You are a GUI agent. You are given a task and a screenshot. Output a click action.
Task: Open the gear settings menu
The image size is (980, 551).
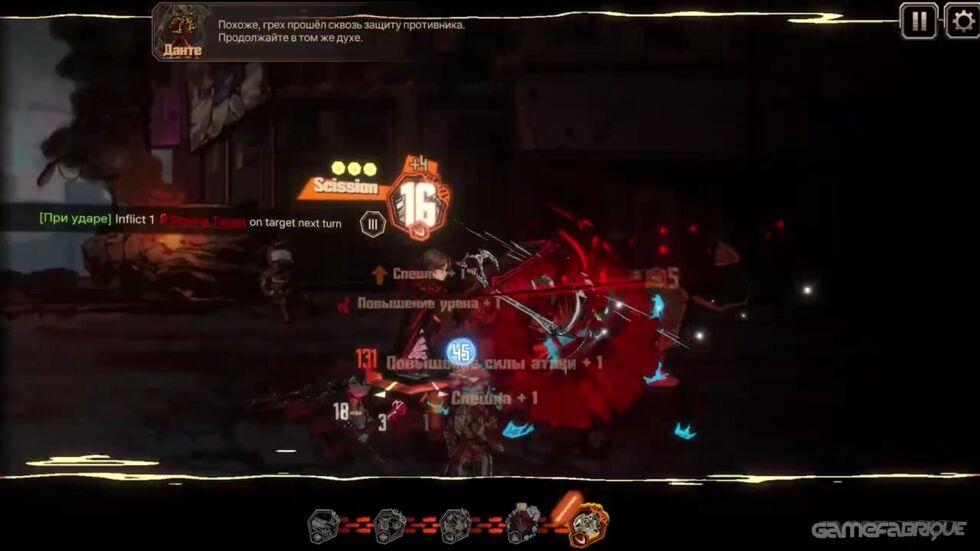(963, 21)
